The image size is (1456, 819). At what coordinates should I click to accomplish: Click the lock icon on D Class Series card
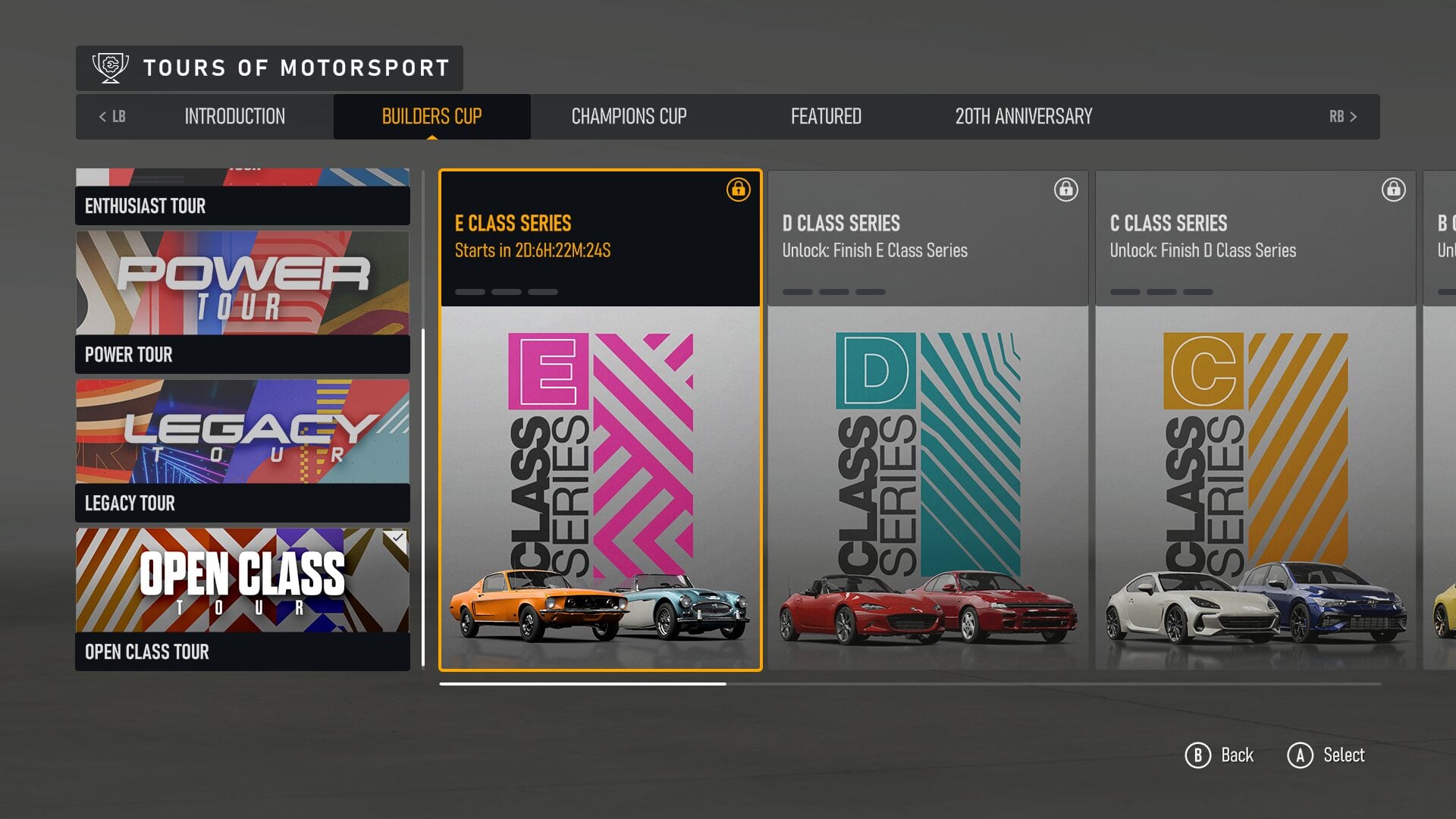[1065, 190]
